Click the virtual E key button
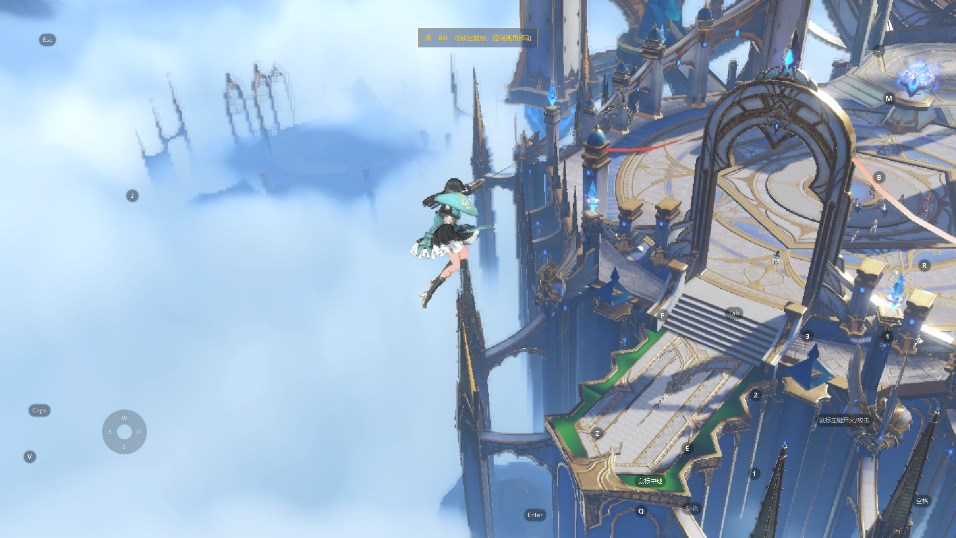Image resolution: width=956 pixels, height=538 pixels. 687,449
